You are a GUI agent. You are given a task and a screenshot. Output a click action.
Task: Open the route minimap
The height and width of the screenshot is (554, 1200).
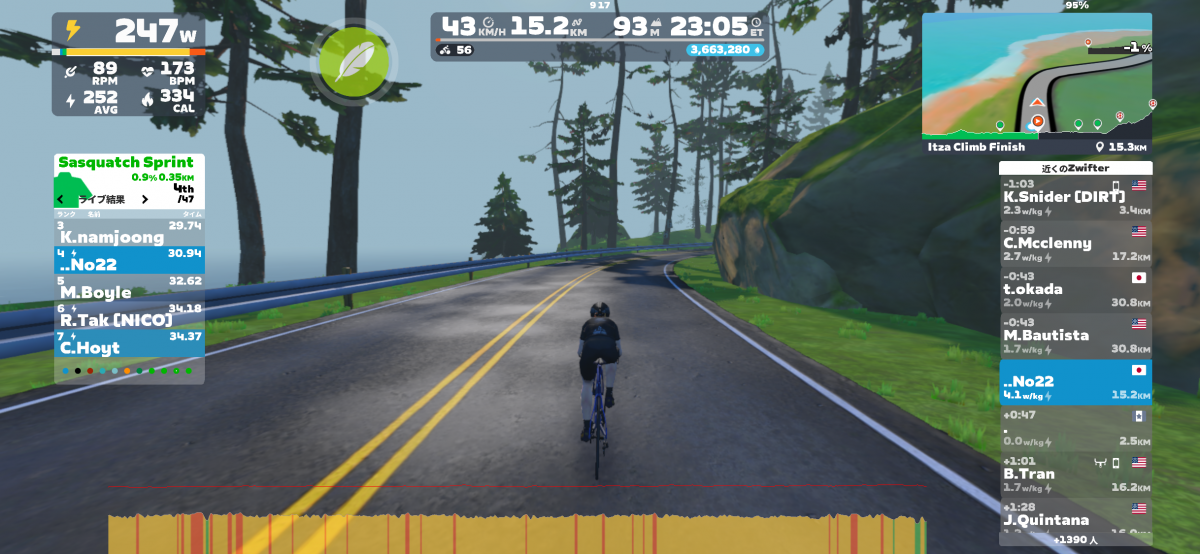(x=1036, y=75)
